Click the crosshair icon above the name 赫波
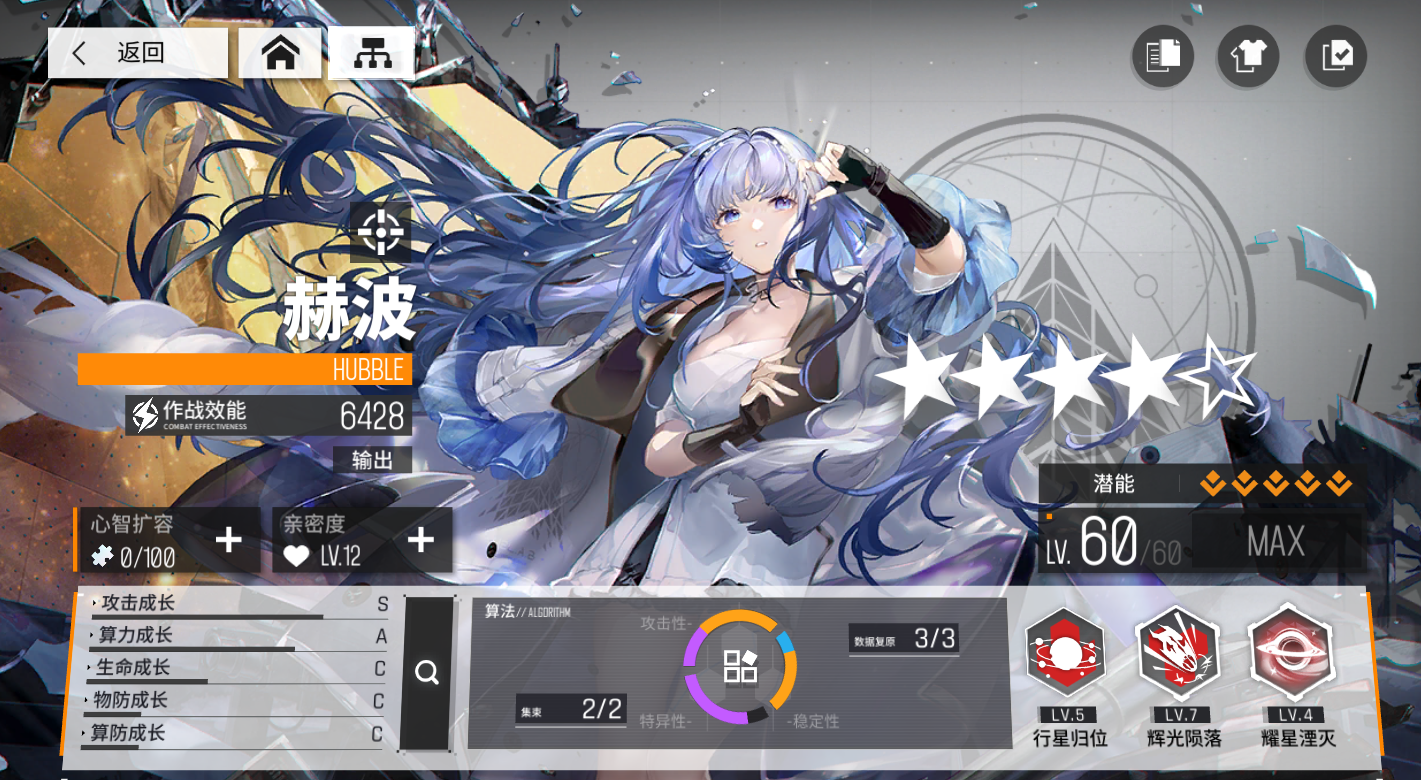Viewport: 1421px width, 780px height. point(380,232)
